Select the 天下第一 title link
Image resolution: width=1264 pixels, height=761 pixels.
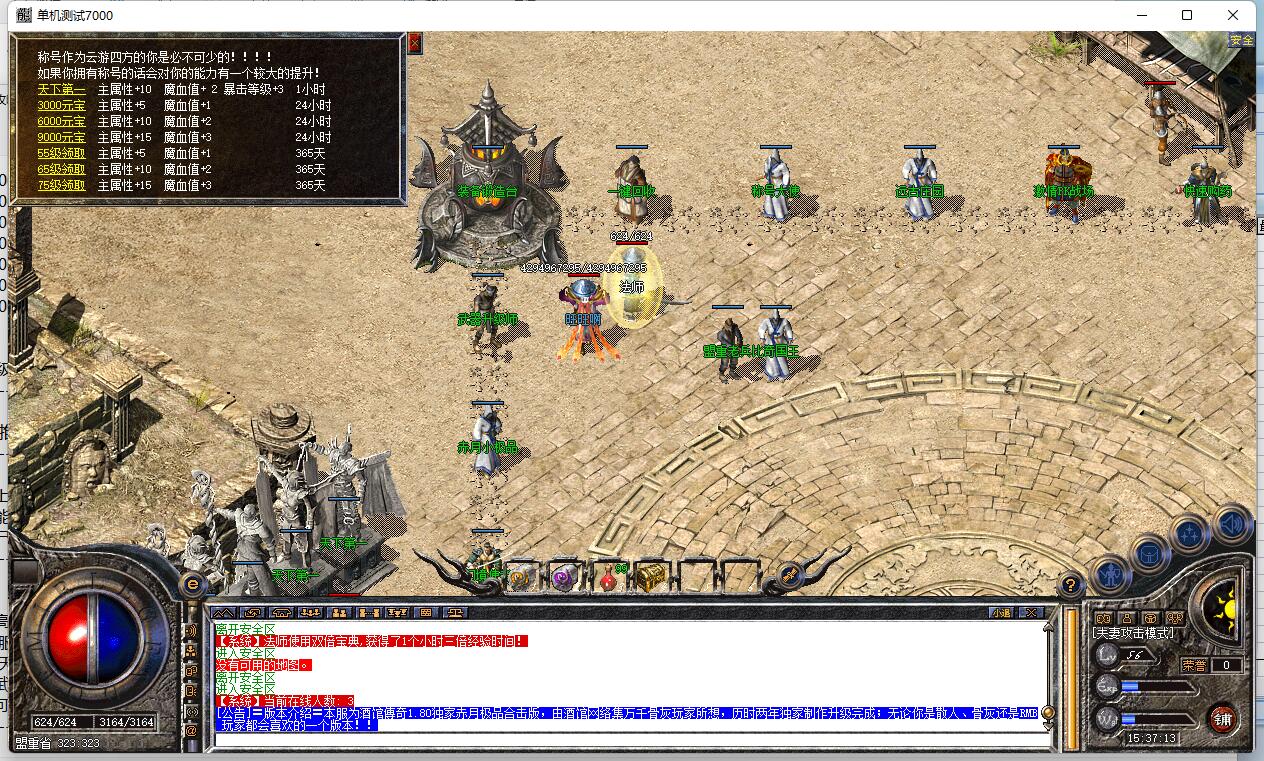click(x=61, y=89)
